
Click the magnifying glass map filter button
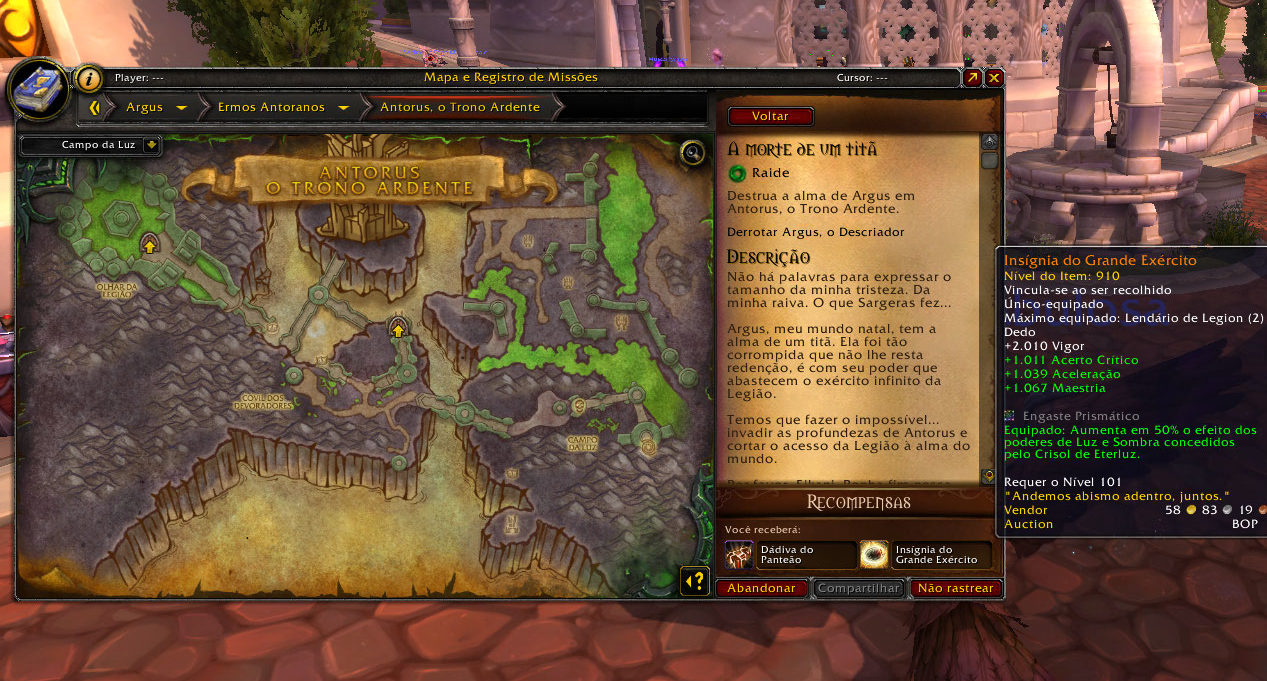[692, 152]
